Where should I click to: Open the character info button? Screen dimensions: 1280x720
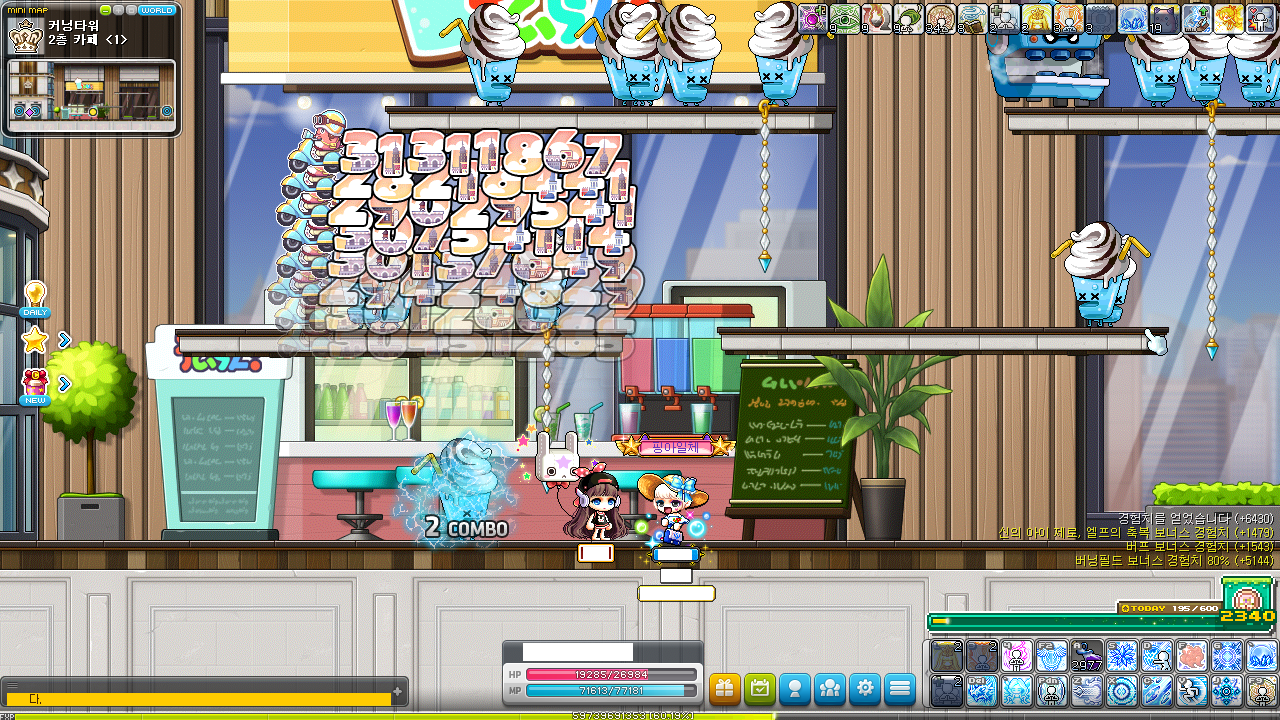coord(795,689)
